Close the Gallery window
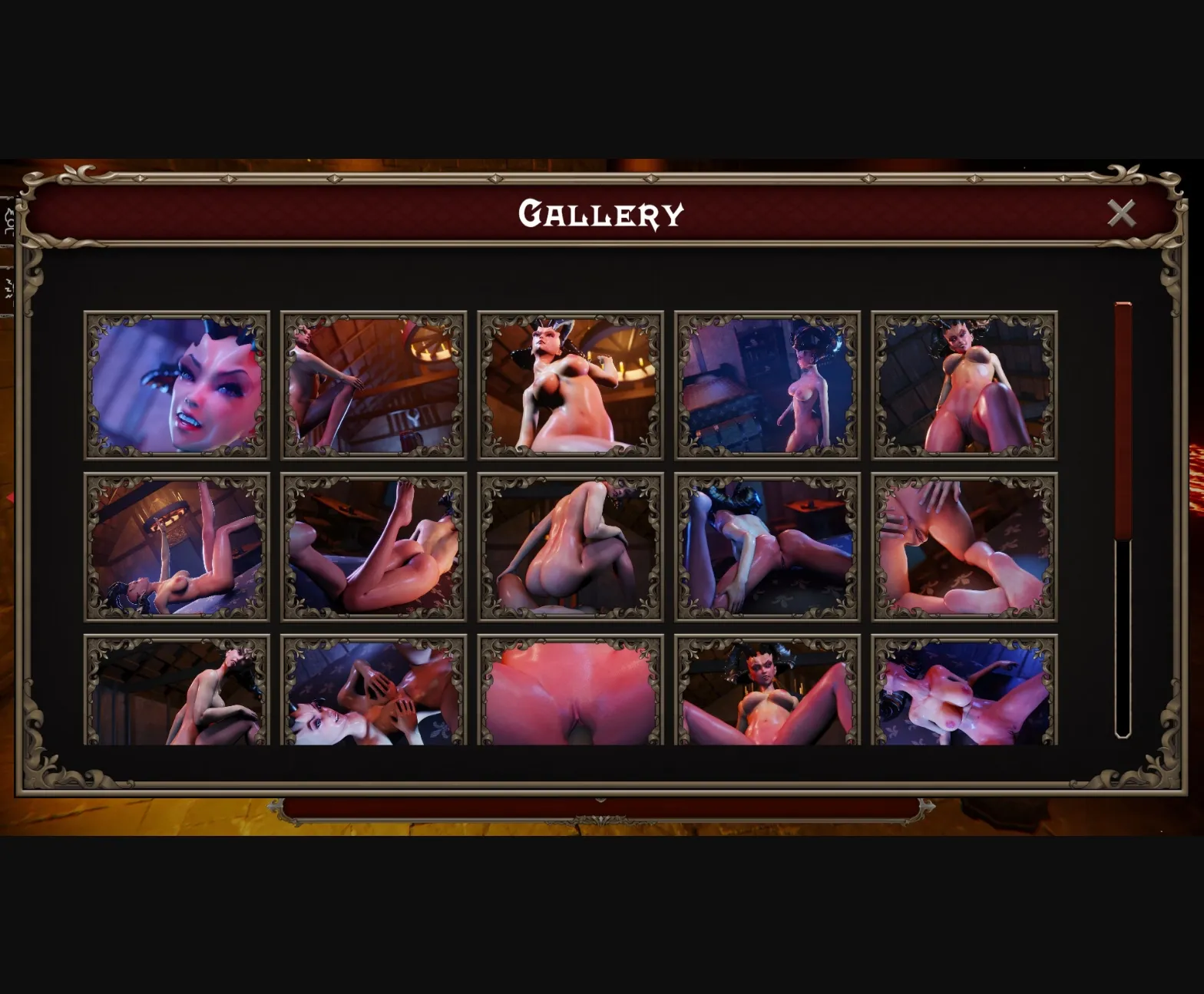 [x=1123, y=214]
